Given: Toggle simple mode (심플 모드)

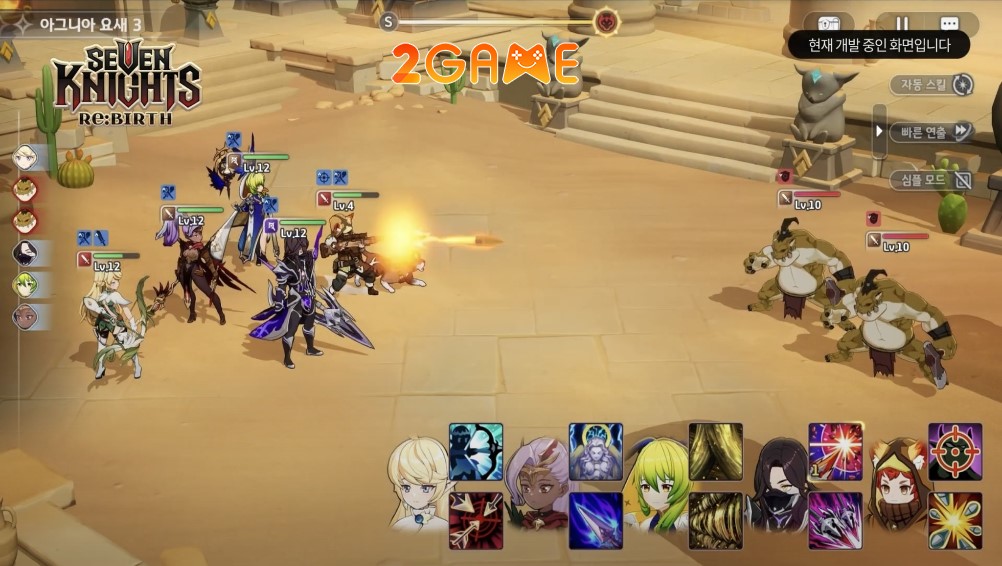Looking at the screenshot, I should click(931, 180).
